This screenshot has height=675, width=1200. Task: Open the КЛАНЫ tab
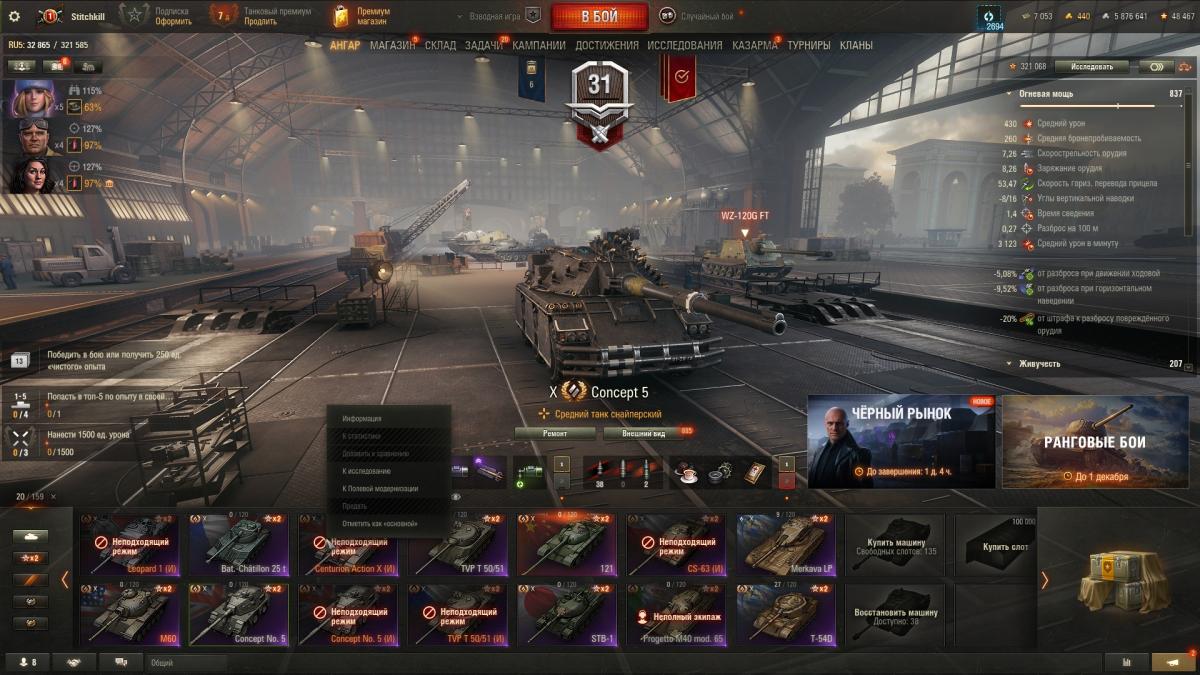click(x=856, y=45)
